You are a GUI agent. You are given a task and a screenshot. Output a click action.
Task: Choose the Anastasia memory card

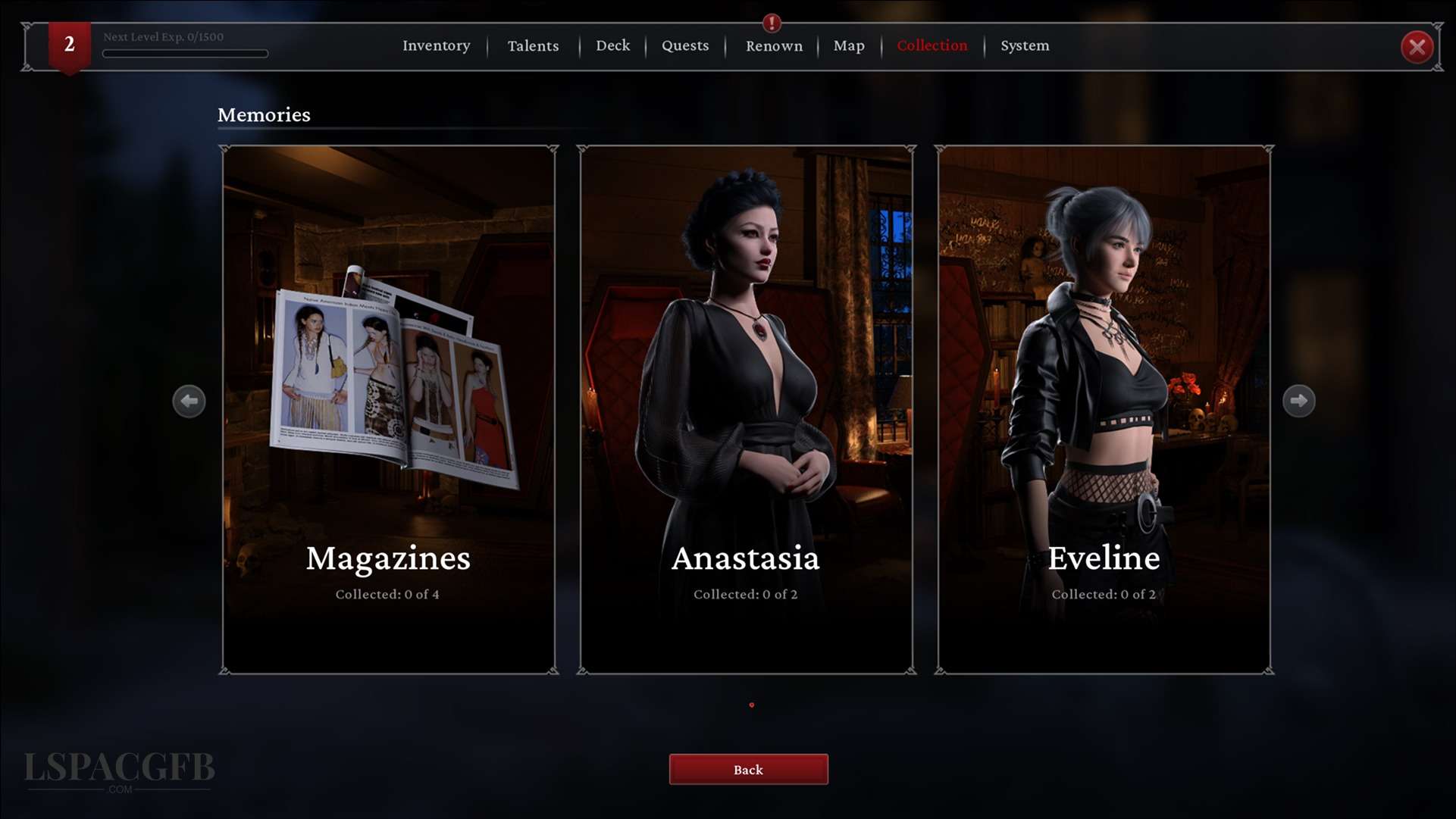[746, 409]
